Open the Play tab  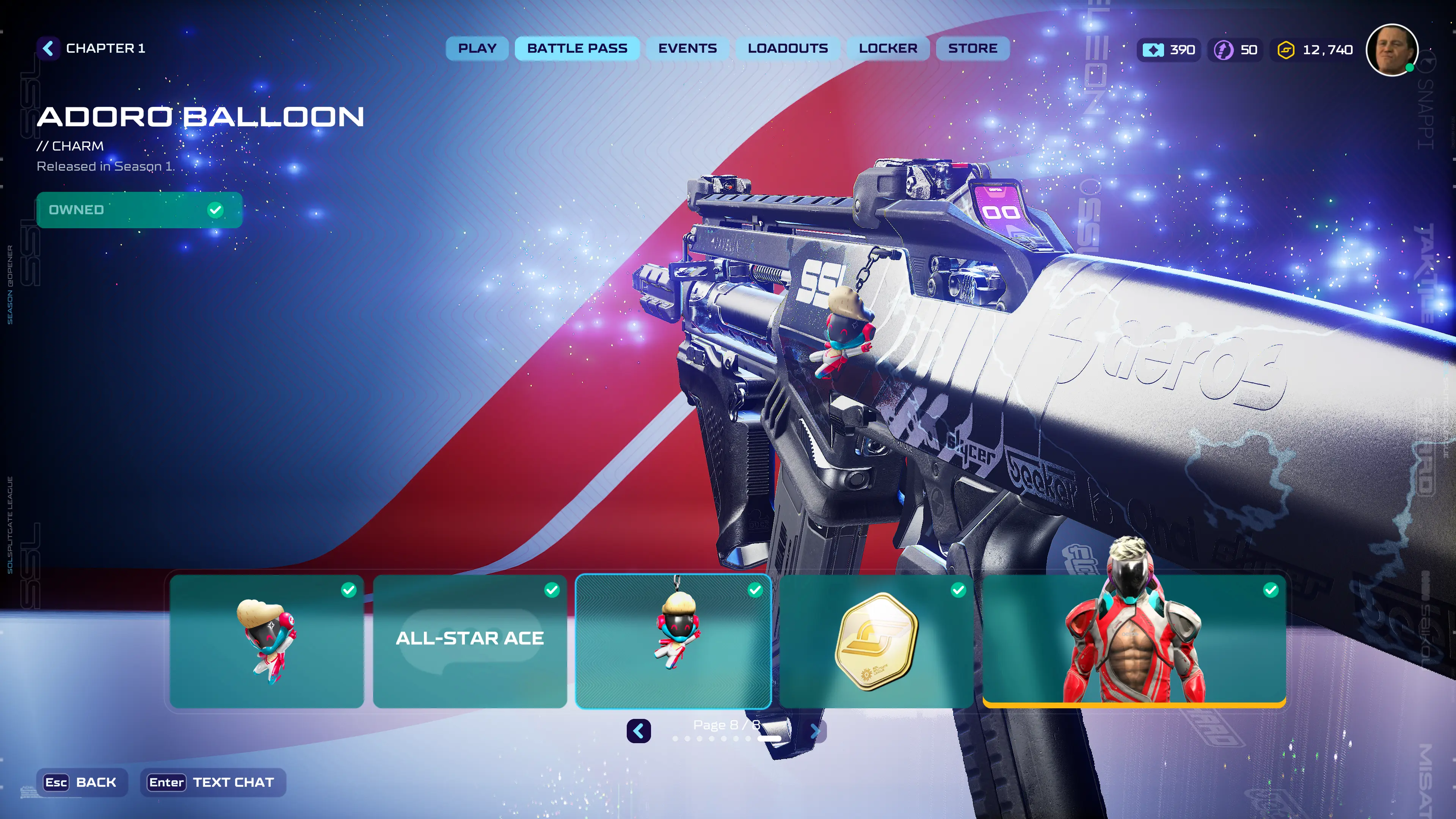pyautogui.click(x=477, y=49)
